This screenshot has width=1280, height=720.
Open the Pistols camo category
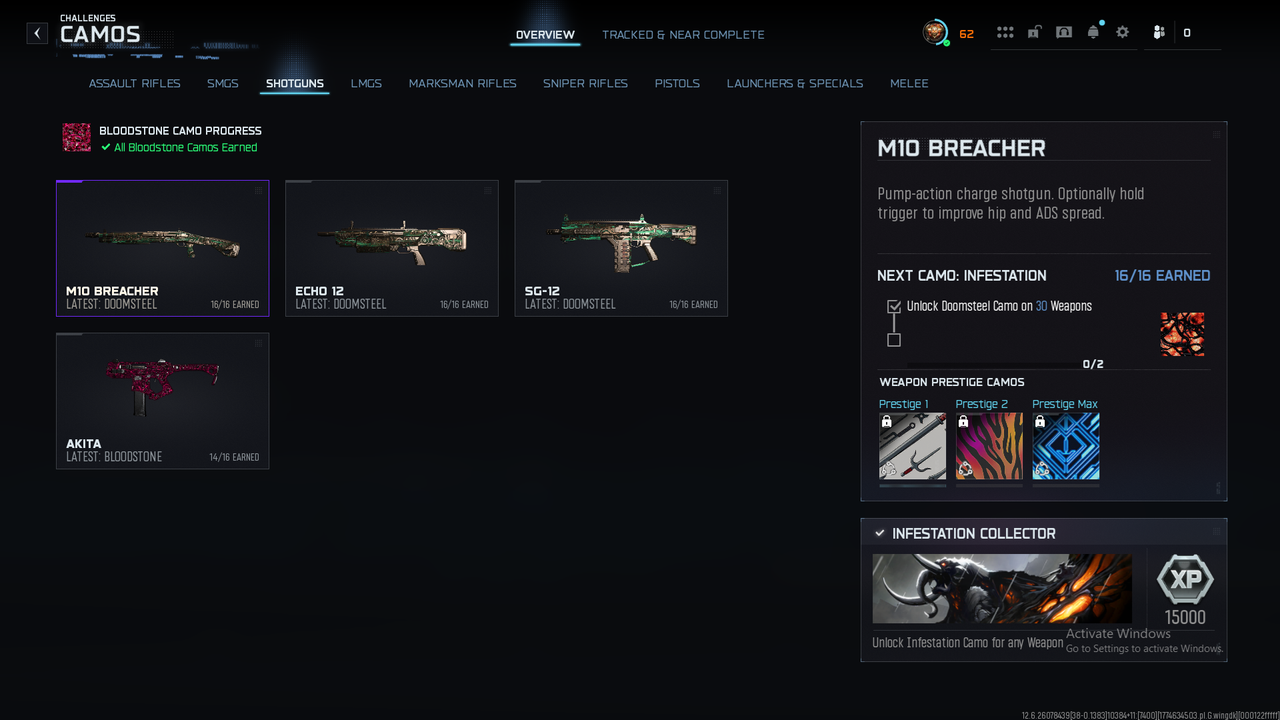pos(677,83)
